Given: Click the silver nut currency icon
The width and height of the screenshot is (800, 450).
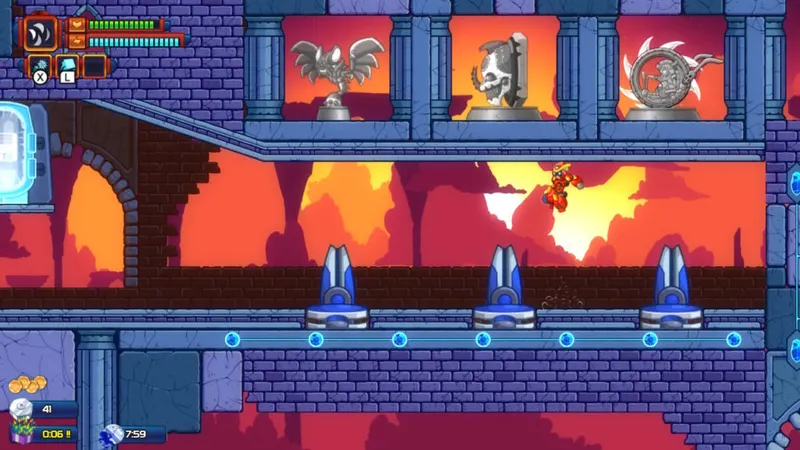Looking at the screenshot, I should pyautogui.click(x=20, y=409).
